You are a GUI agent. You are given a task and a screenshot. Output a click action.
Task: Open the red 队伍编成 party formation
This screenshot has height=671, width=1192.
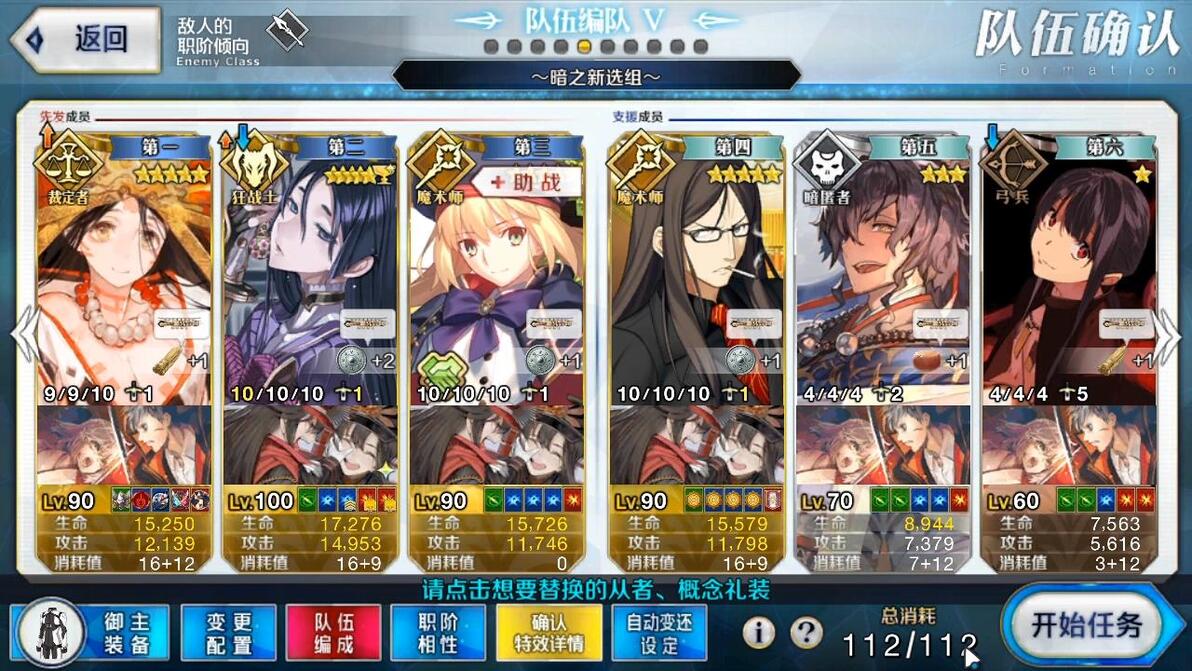(333, 632)
